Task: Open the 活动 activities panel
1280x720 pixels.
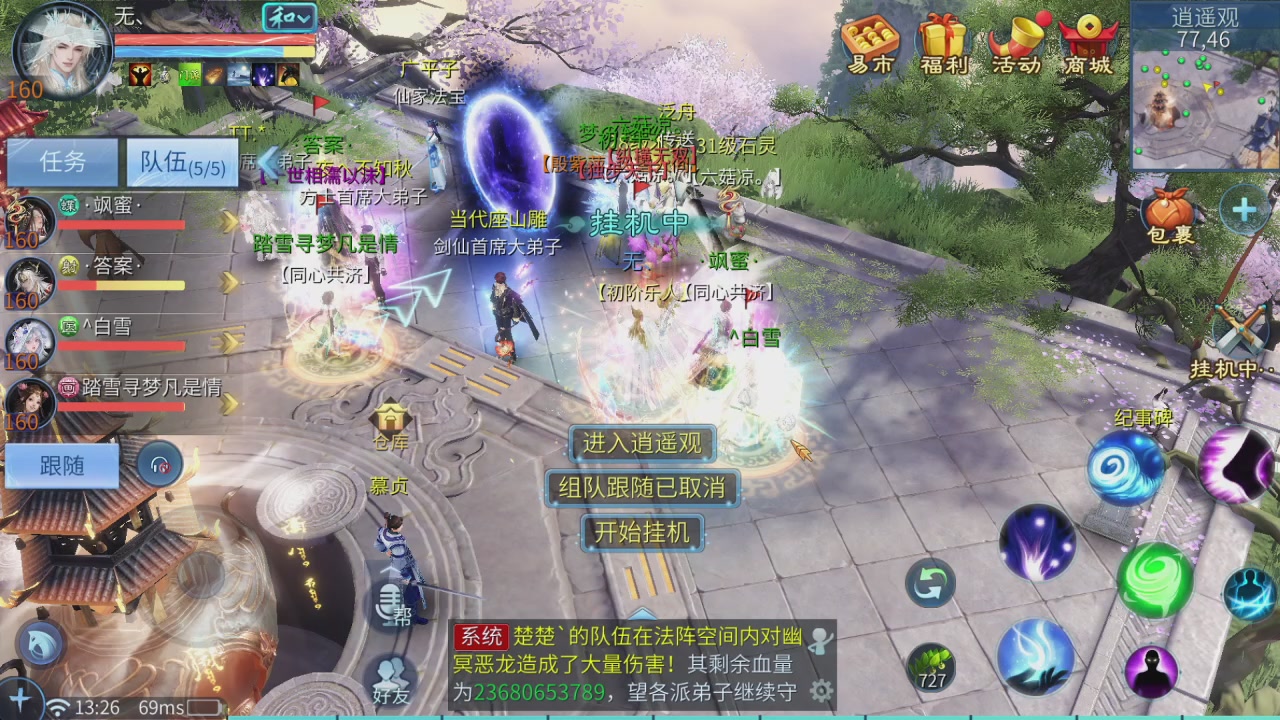Action: coord(1016,47)
